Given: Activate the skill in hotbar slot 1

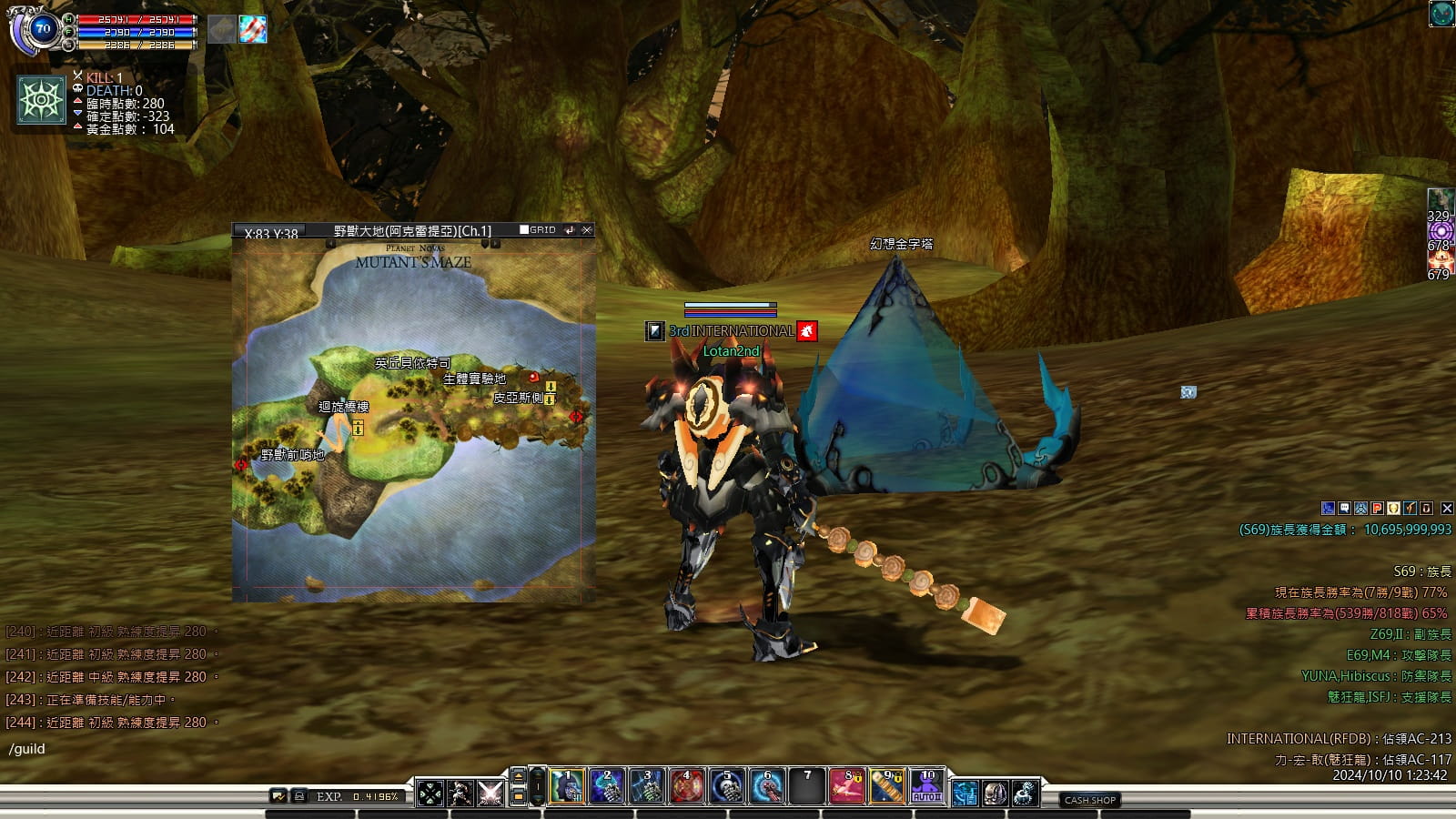Looking at the screenshot, I should pyautogui.click(x=567, y=787).
